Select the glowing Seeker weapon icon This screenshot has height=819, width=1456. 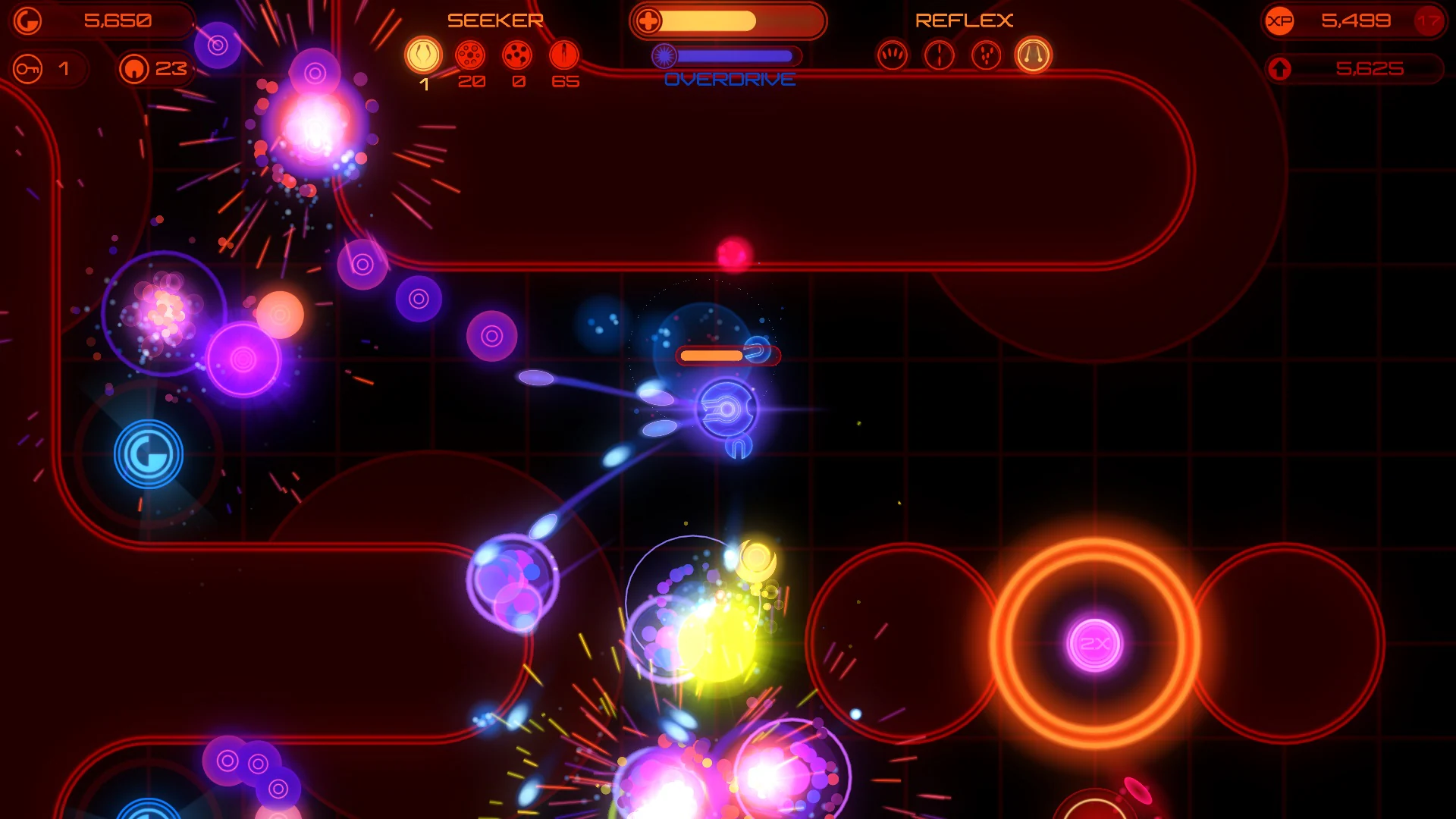(425, 55)
